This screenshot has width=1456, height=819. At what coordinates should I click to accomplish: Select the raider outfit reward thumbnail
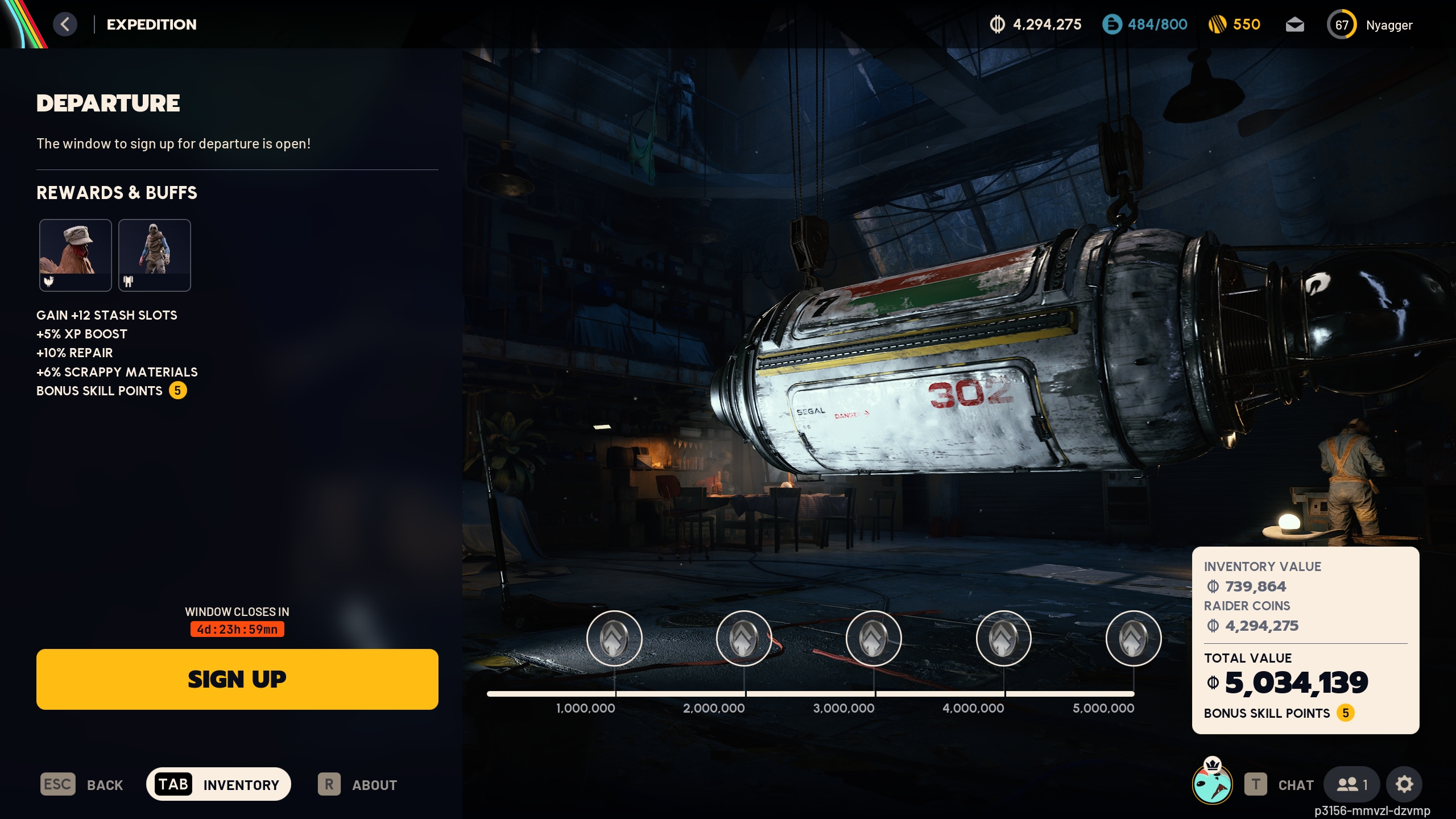[x=155, y=255]
